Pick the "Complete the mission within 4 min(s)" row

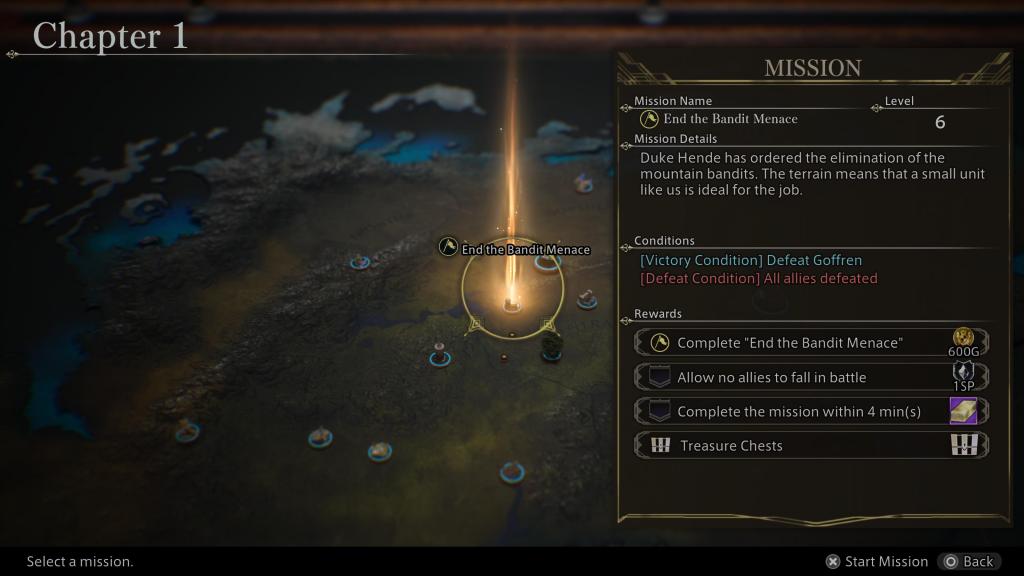pos(811,411)
